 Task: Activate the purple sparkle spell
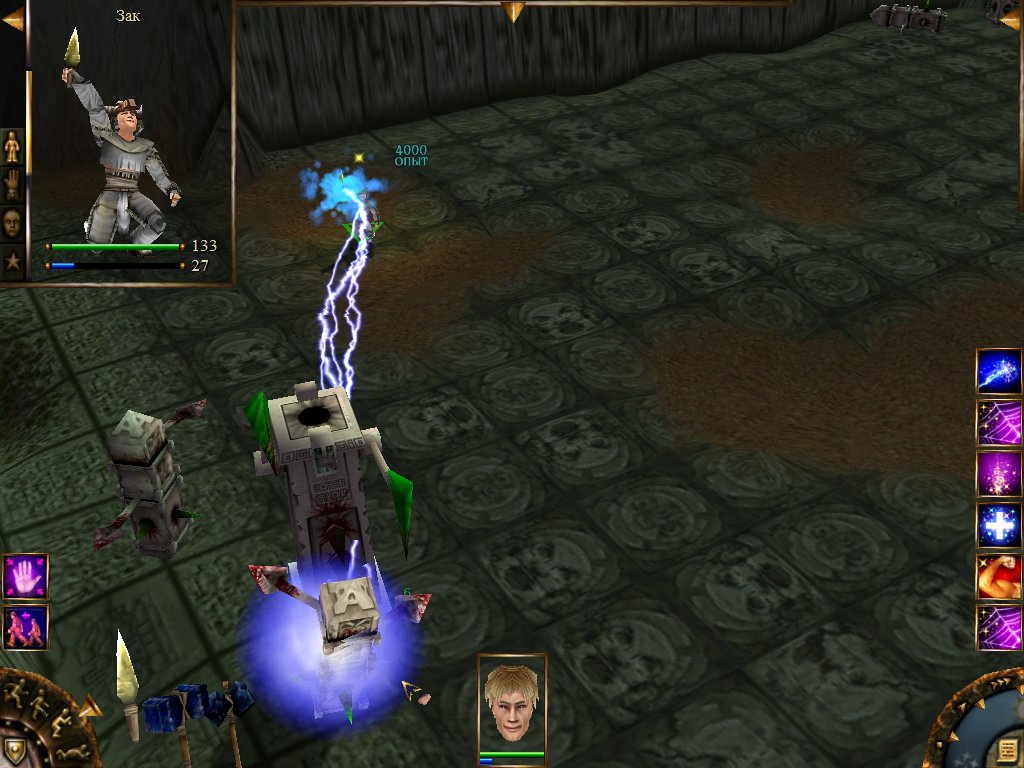(x=998, y=474)
